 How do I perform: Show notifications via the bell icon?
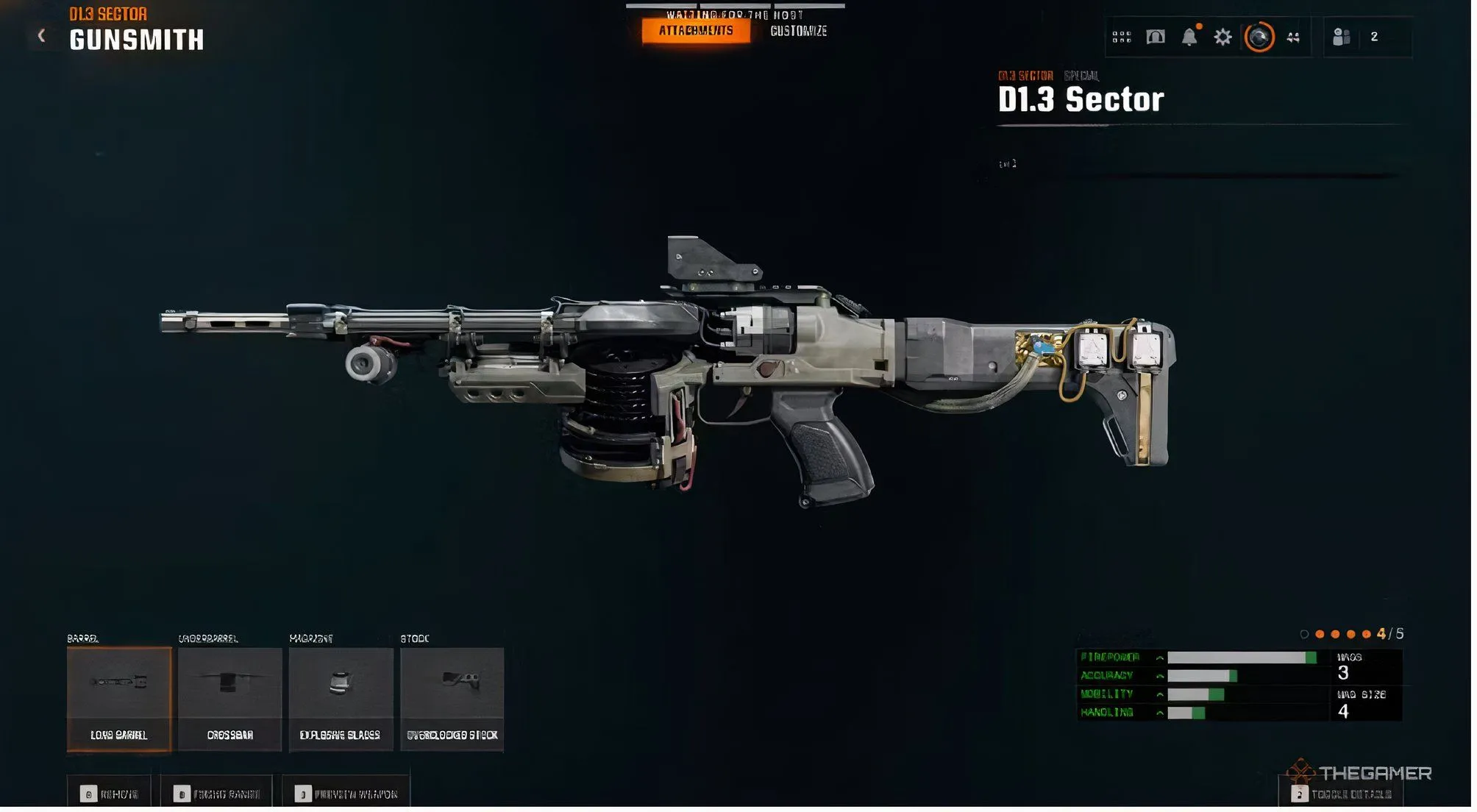(x=1189, y=37)
